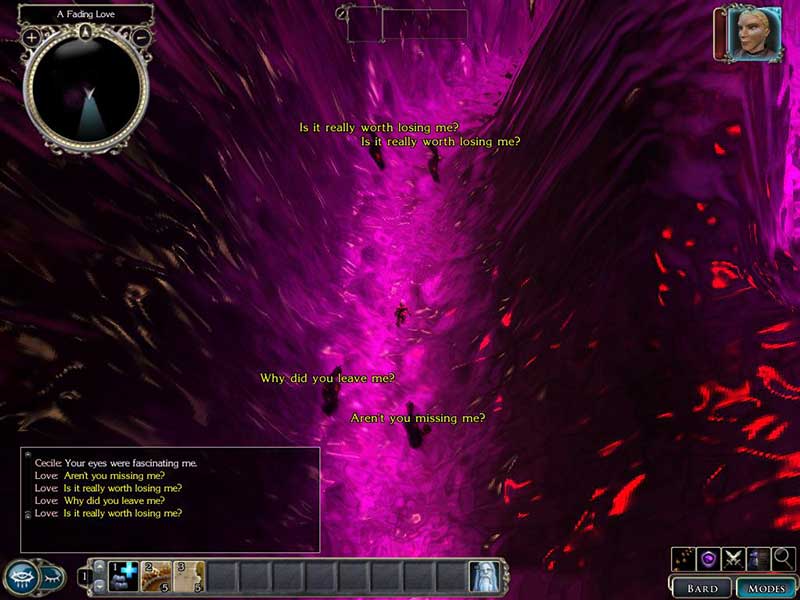Image resolution: width=800 pixels, height=600 pixels.
Task: Zoom out the minimap with the minus button
Action: [141, 37]
